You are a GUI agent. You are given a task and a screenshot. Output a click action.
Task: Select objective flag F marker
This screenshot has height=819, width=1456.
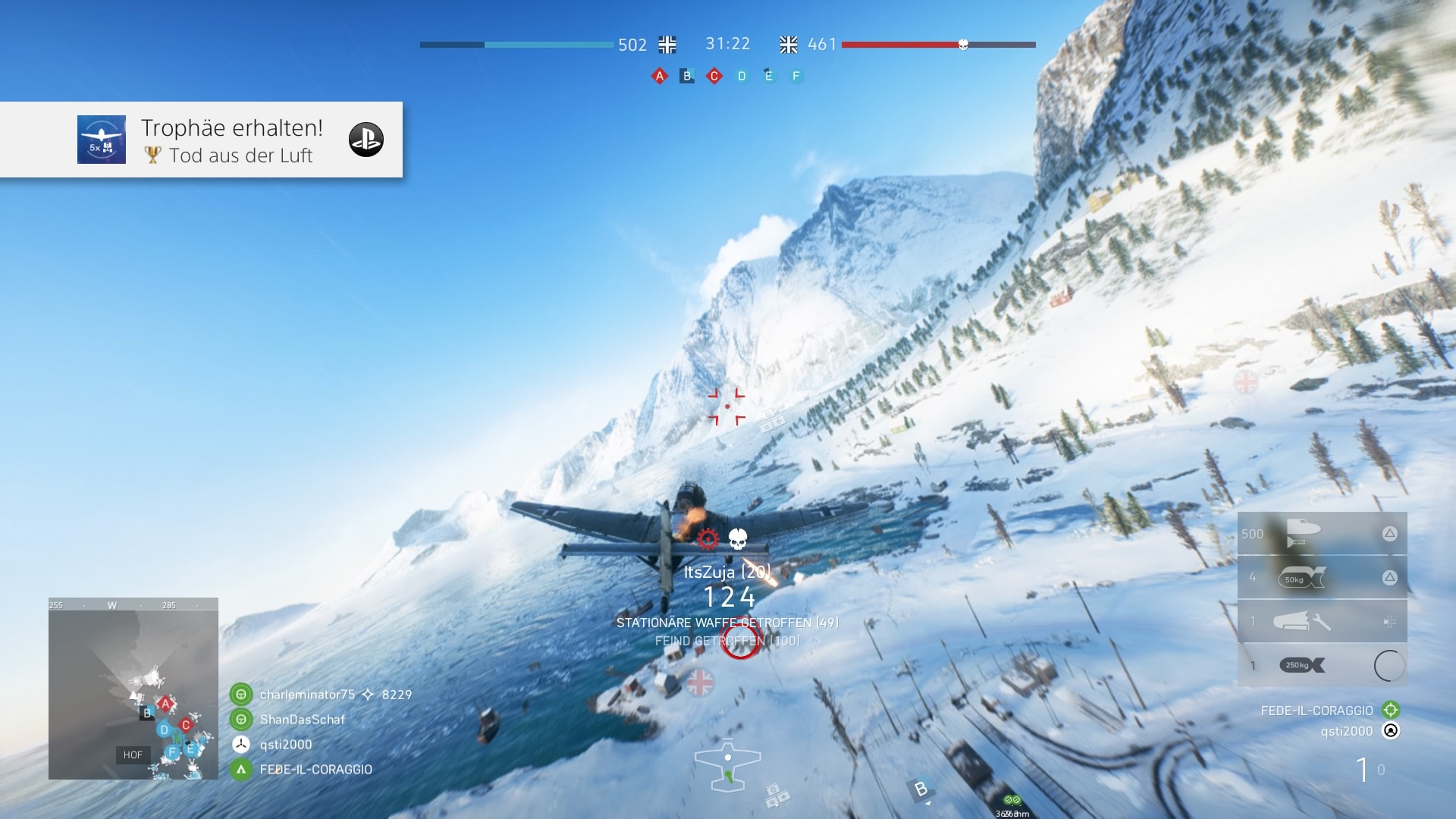tap(796, 76)
